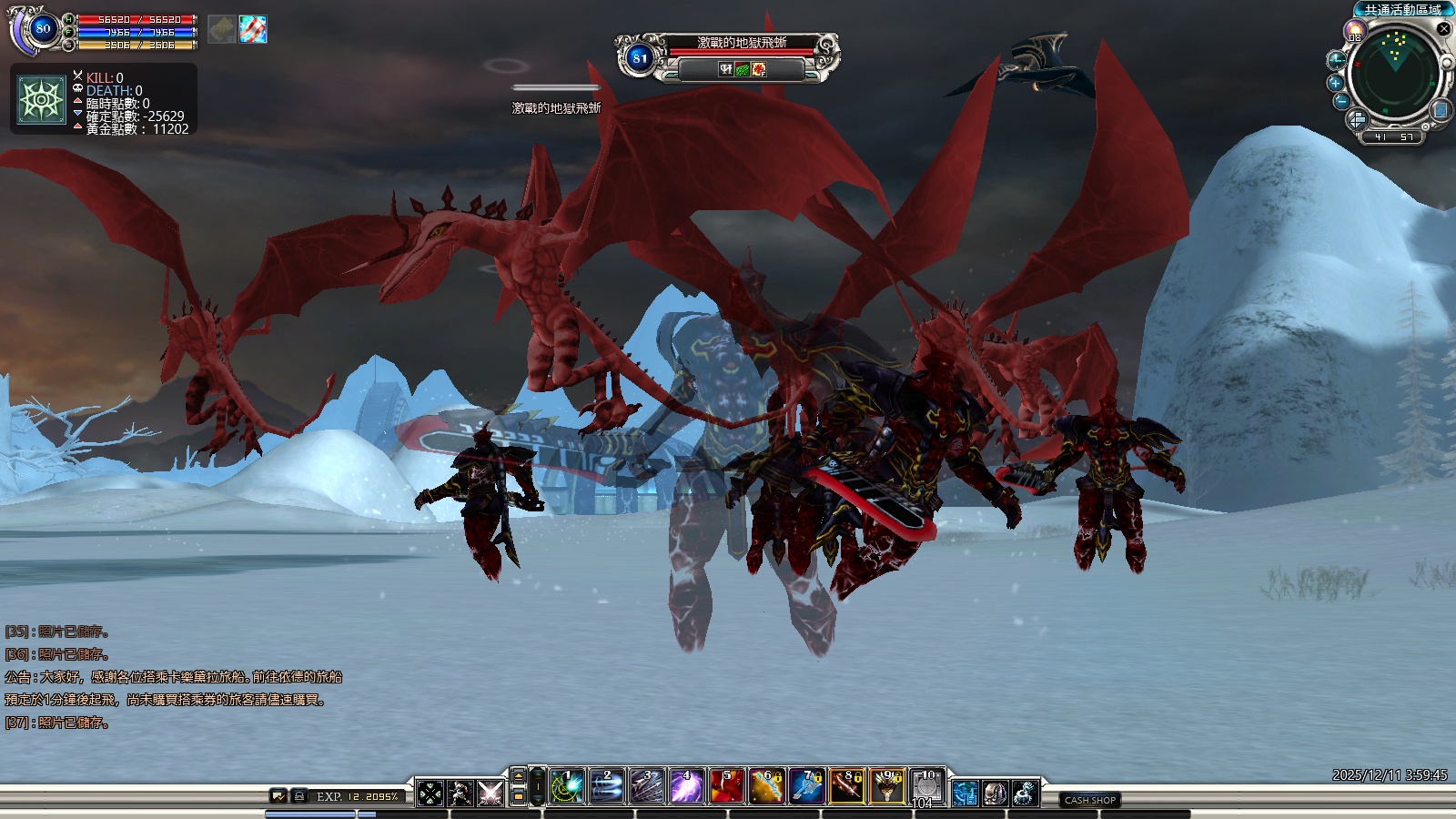
Task: Use the purple lightning skill in slot 4
Action: 684,787
